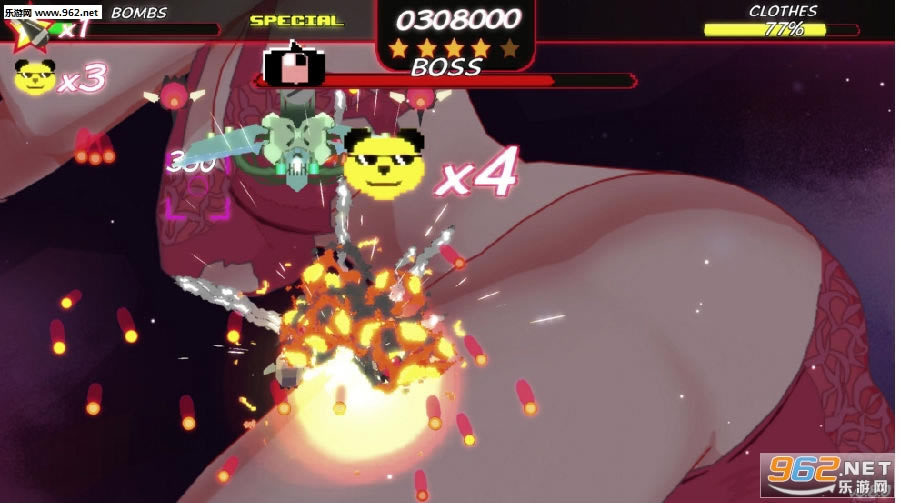The width and height of the screenshot is (900, 503).
Task: Click the bomb icon beside the BOMBS label
Action: tap(33, 31)
